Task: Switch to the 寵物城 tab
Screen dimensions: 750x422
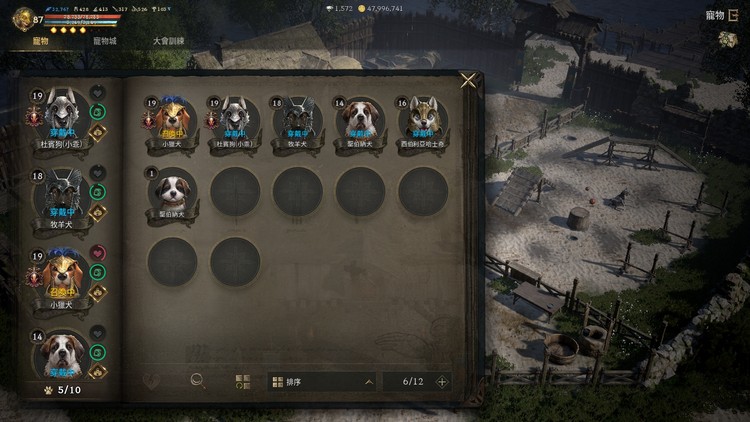Action: point(105,41)
